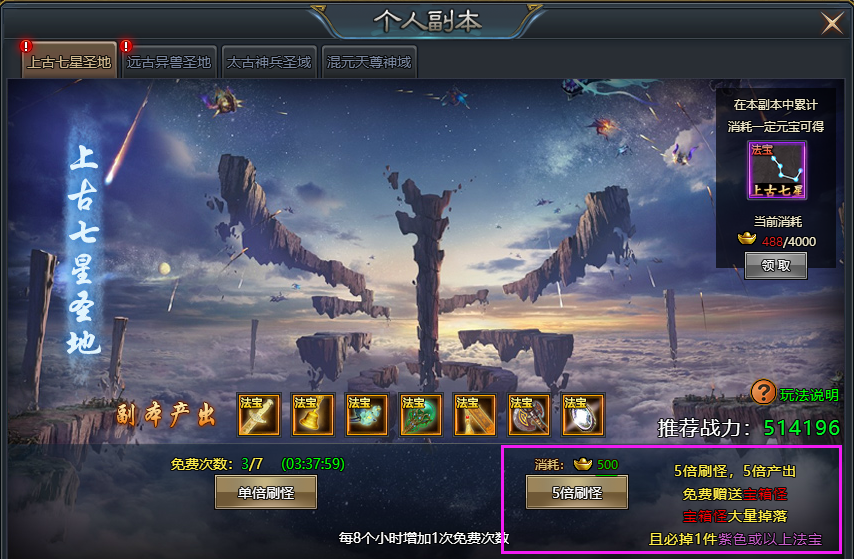Claim the reward with 领取
This screenshot has height=559, width=854.
pos(776,265)
